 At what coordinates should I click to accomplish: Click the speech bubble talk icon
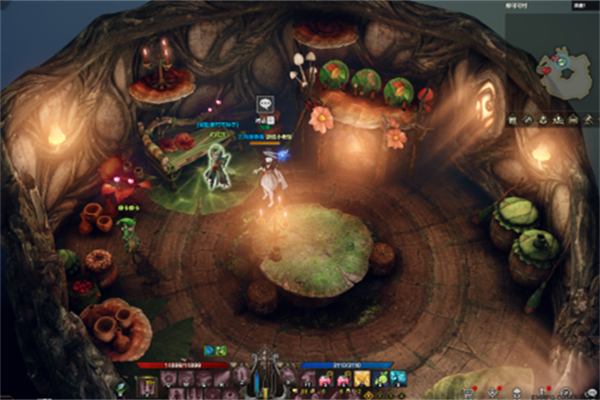coord(264,103)
